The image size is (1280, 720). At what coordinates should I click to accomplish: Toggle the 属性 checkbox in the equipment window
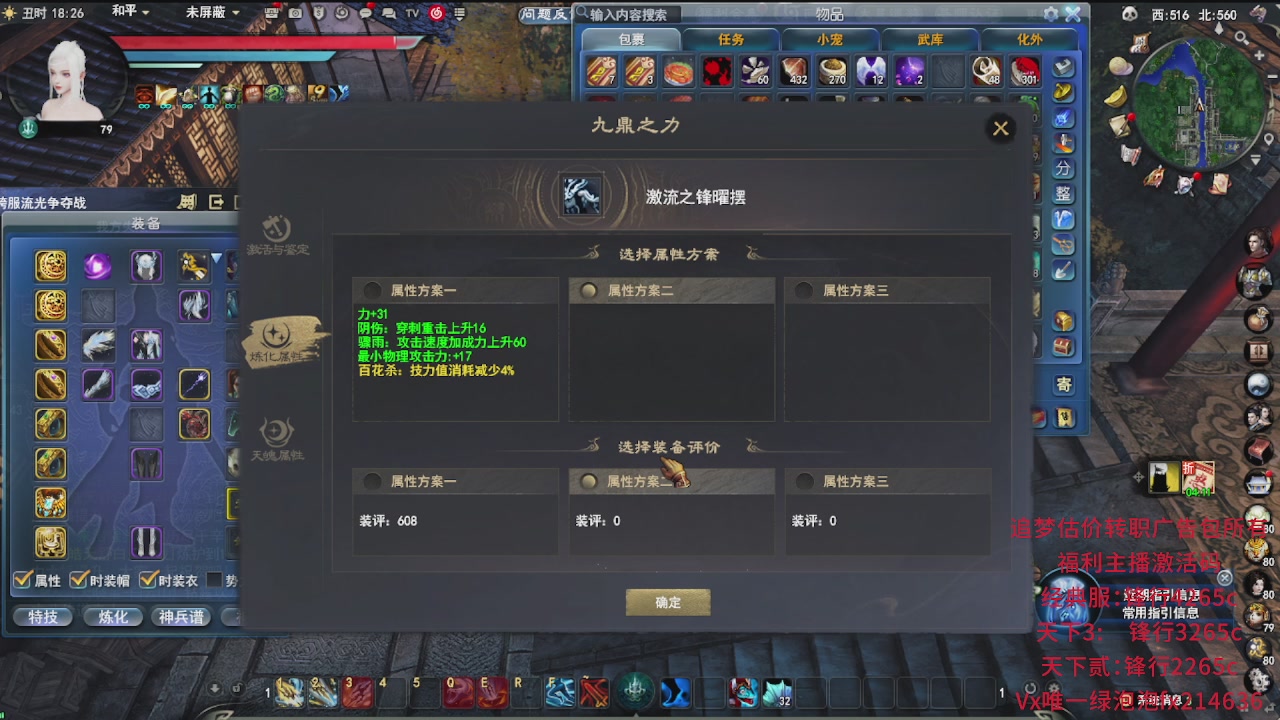[x=22, y=579]
